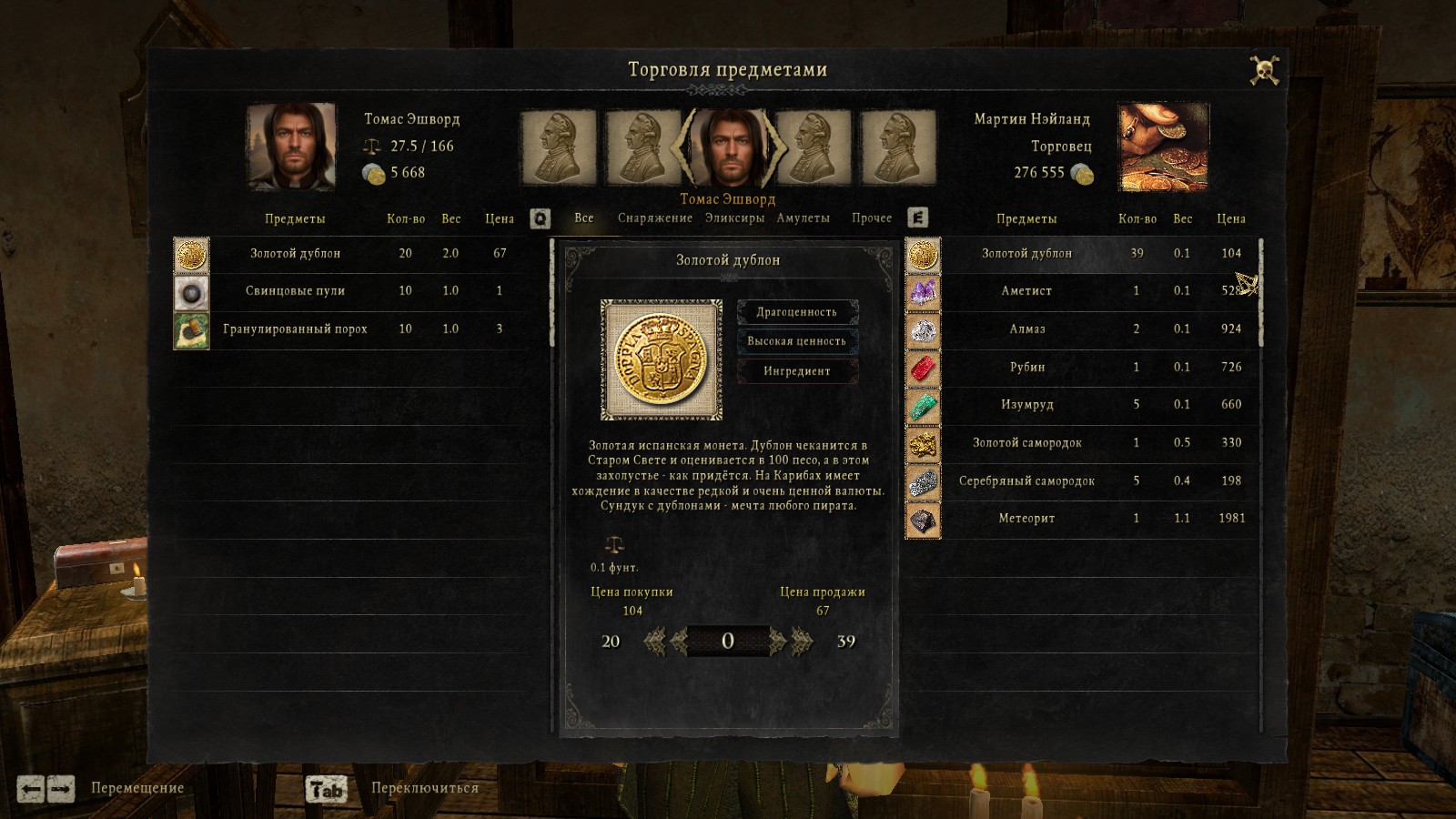Select the Амулеты tab
Viewport: 1456px width, 819px height.
pos(803,218)
